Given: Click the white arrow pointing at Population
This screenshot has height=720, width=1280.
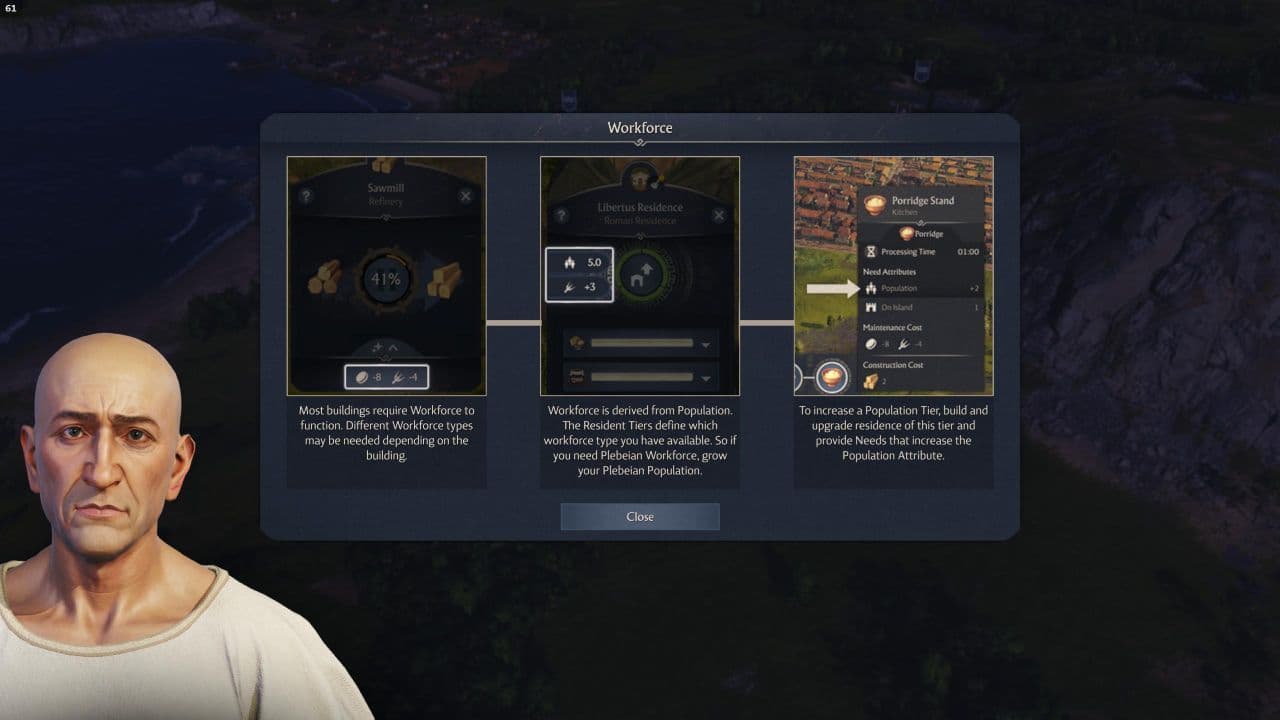Looking at the screenshot, I should point(830,288).
